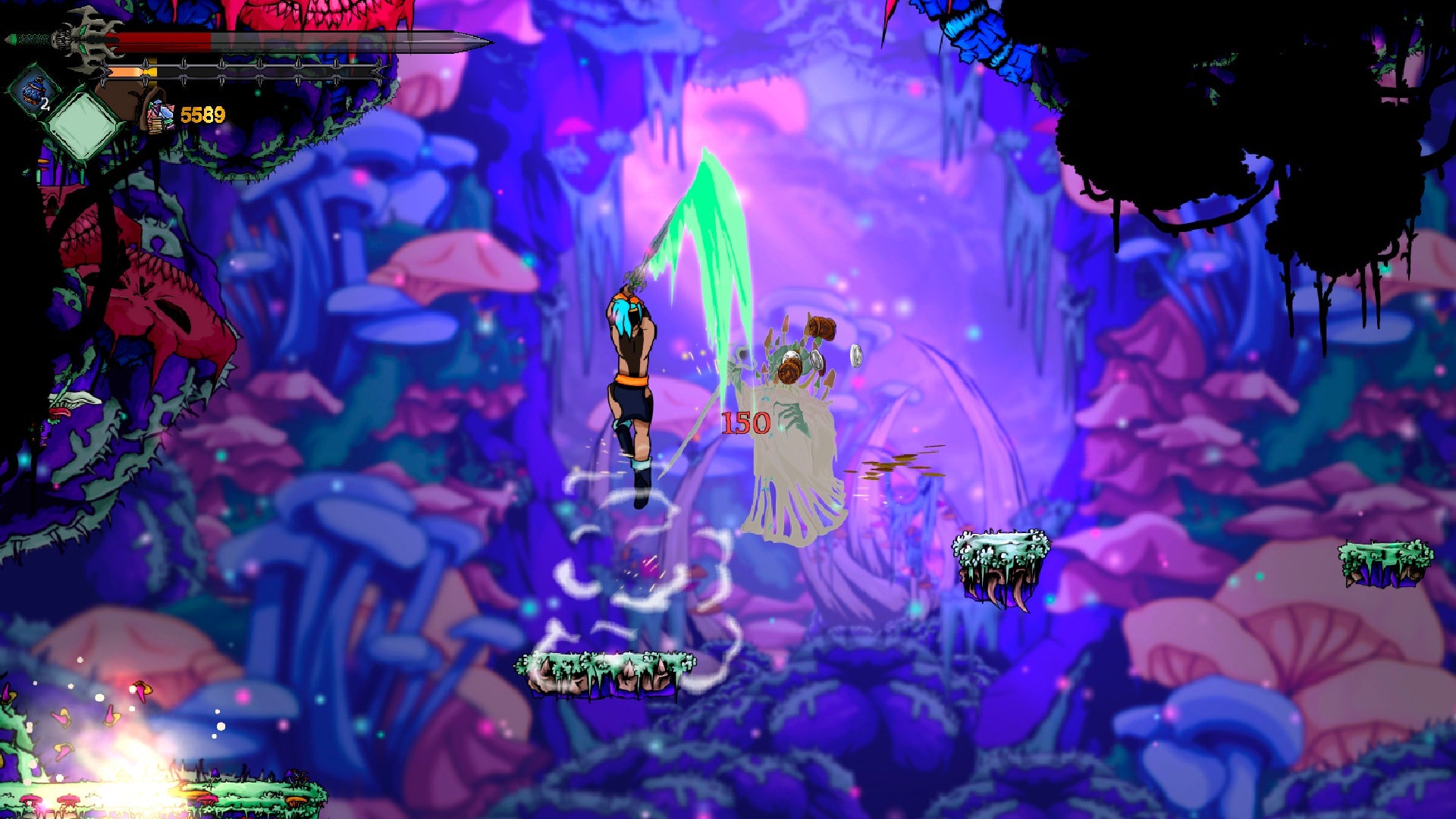Click the potion count number 2

coord(45,104)
